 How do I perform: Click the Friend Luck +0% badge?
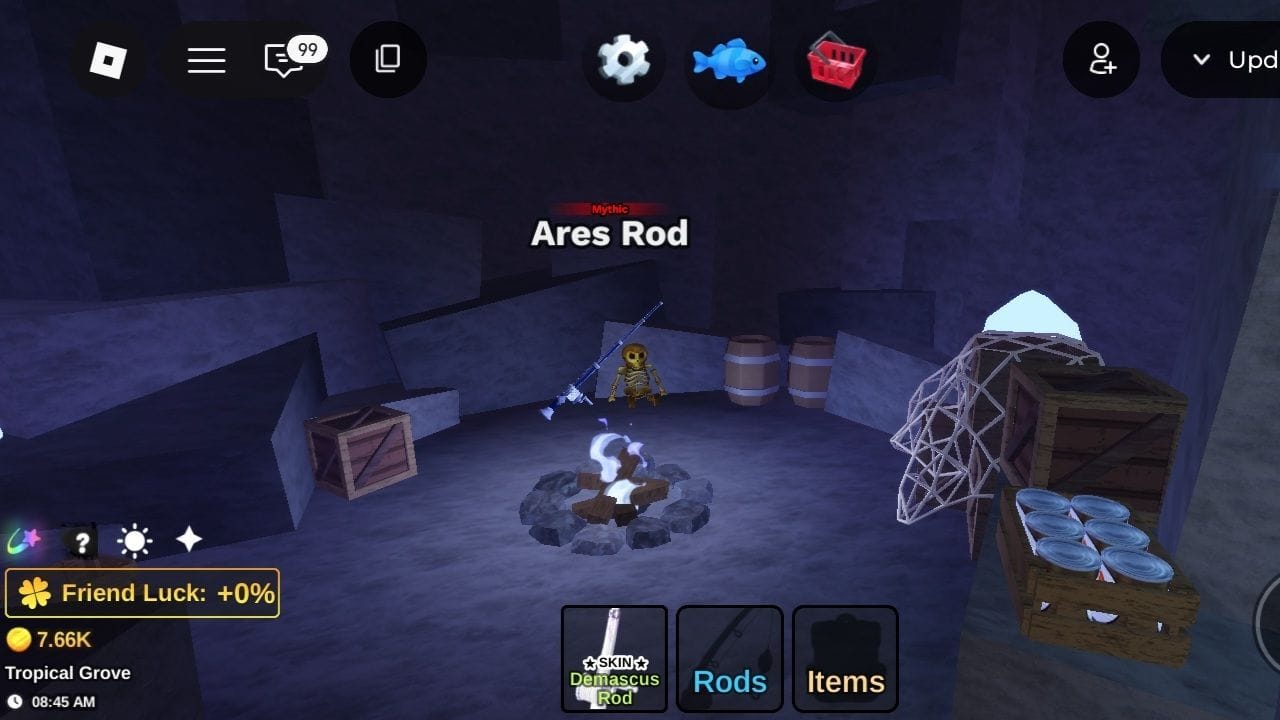(x=142, y=592)
